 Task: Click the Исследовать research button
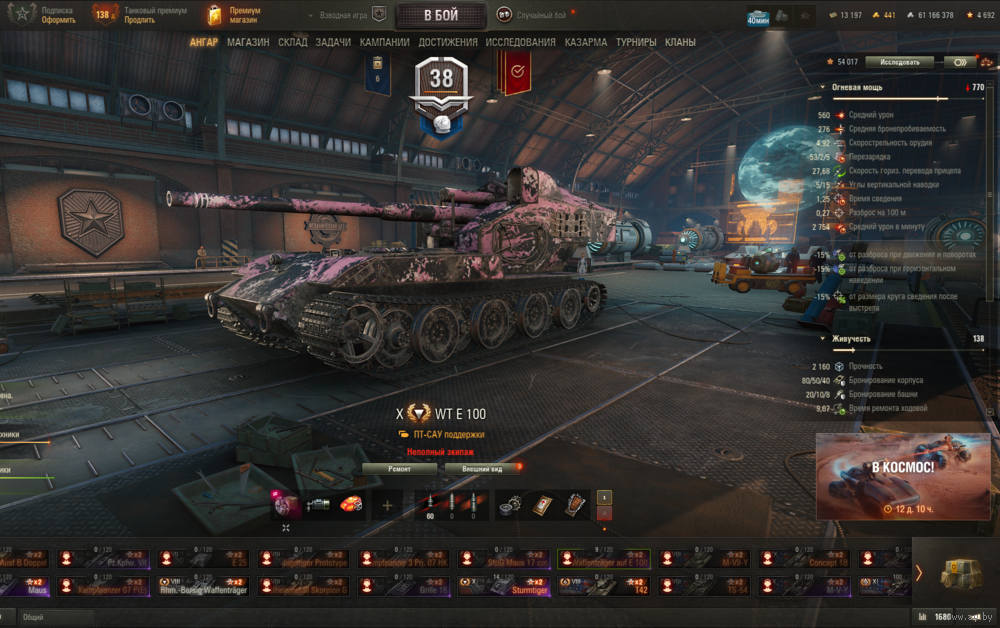[899, 62]
